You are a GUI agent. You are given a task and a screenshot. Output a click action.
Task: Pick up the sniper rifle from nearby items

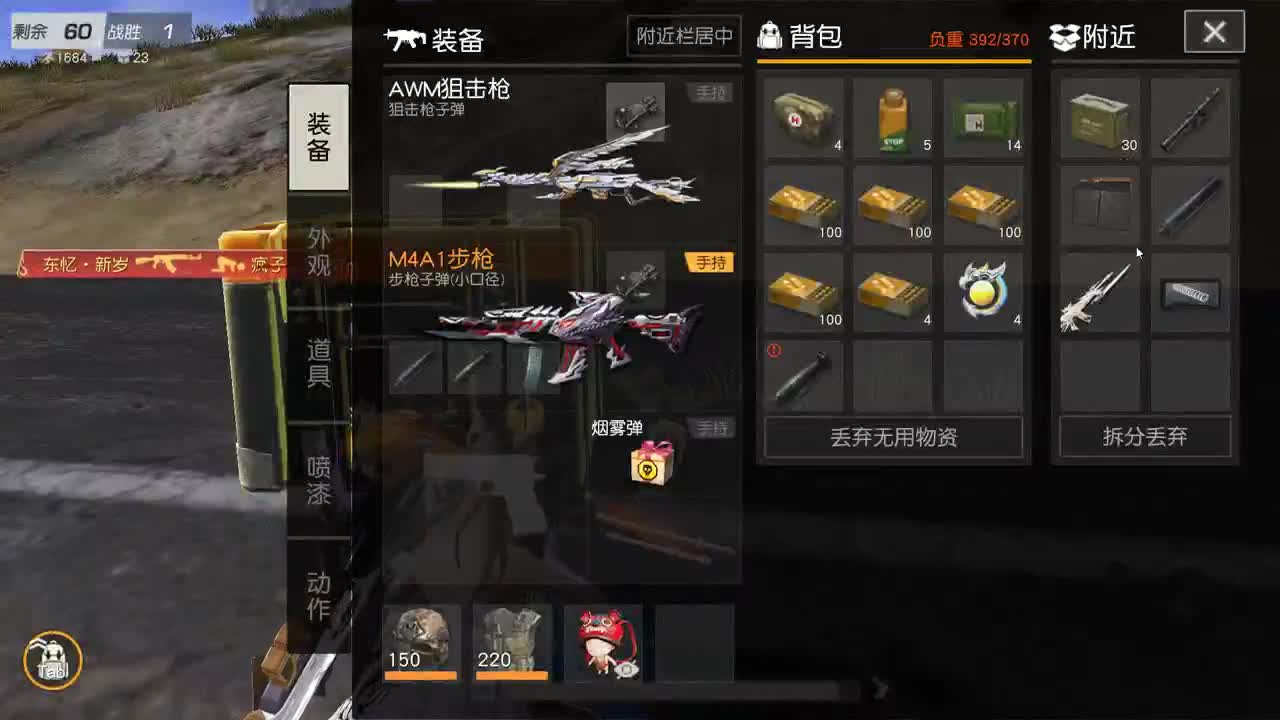1099,291
